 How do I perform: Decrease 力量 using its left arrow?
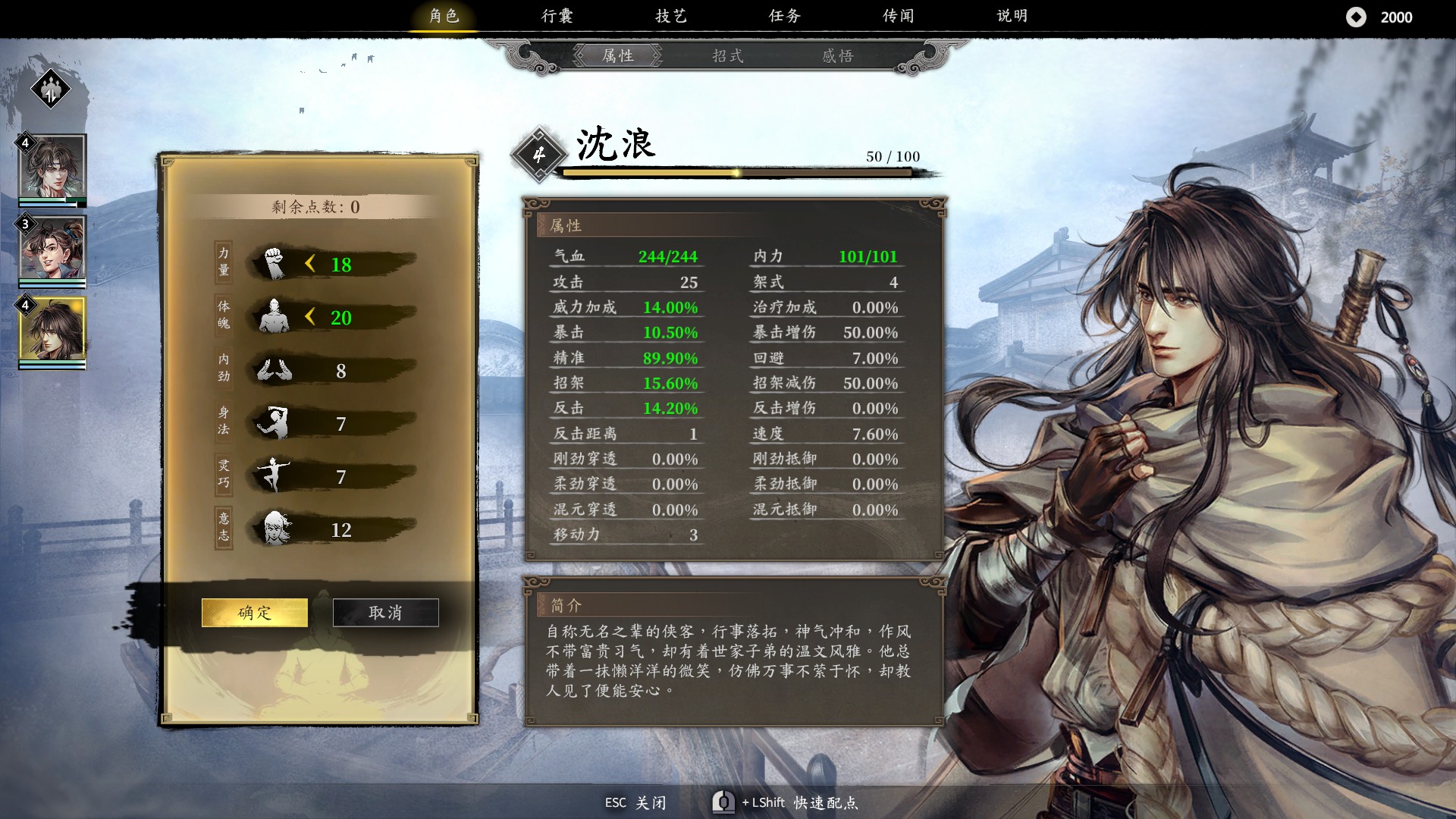point(310,264)
